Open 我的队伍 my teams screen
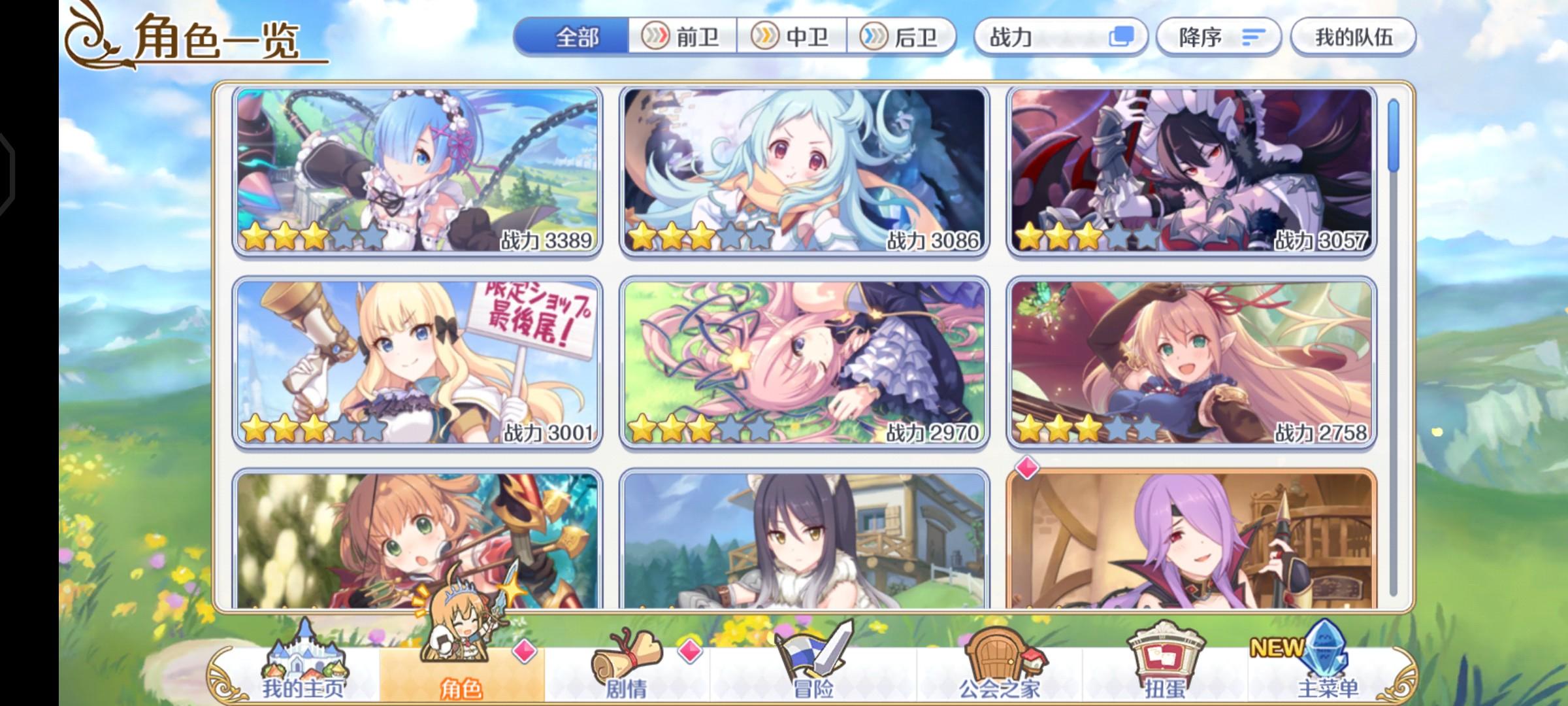 pyautogui.click(x=1352, y=37)
